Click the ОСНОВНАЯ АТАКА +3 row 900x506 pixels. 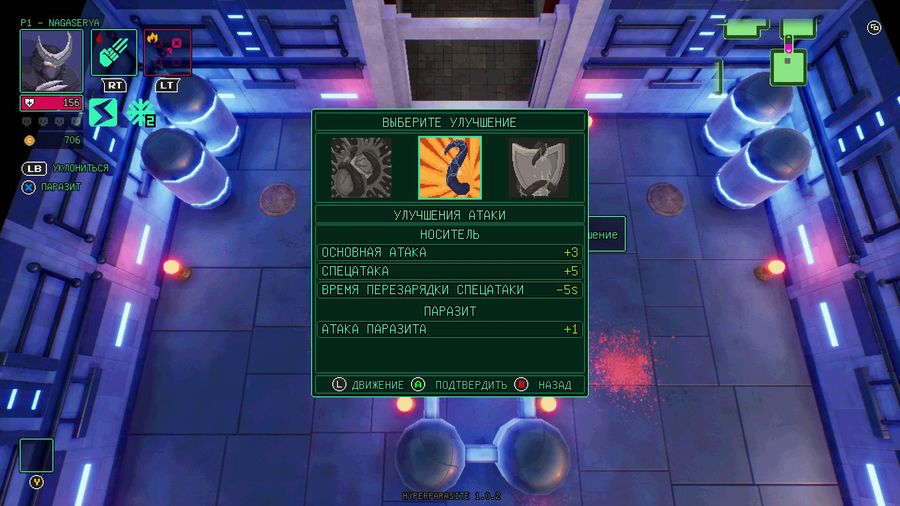point(449,252)
